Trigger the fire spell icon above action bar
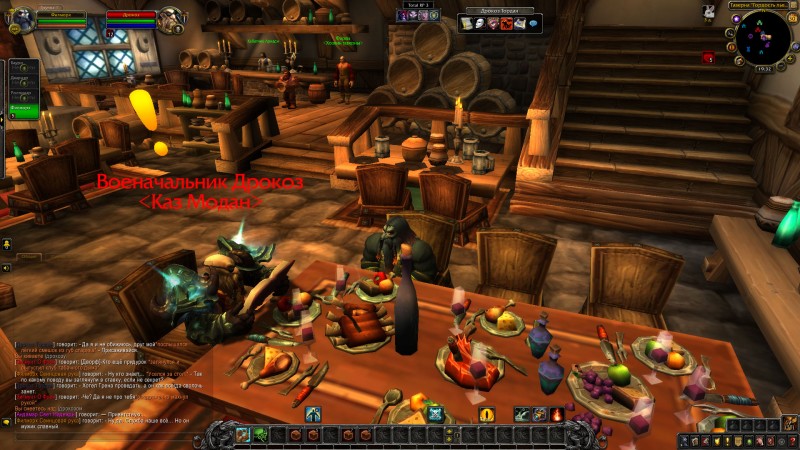This screenshot has height=450, width=800. [557, 414]
